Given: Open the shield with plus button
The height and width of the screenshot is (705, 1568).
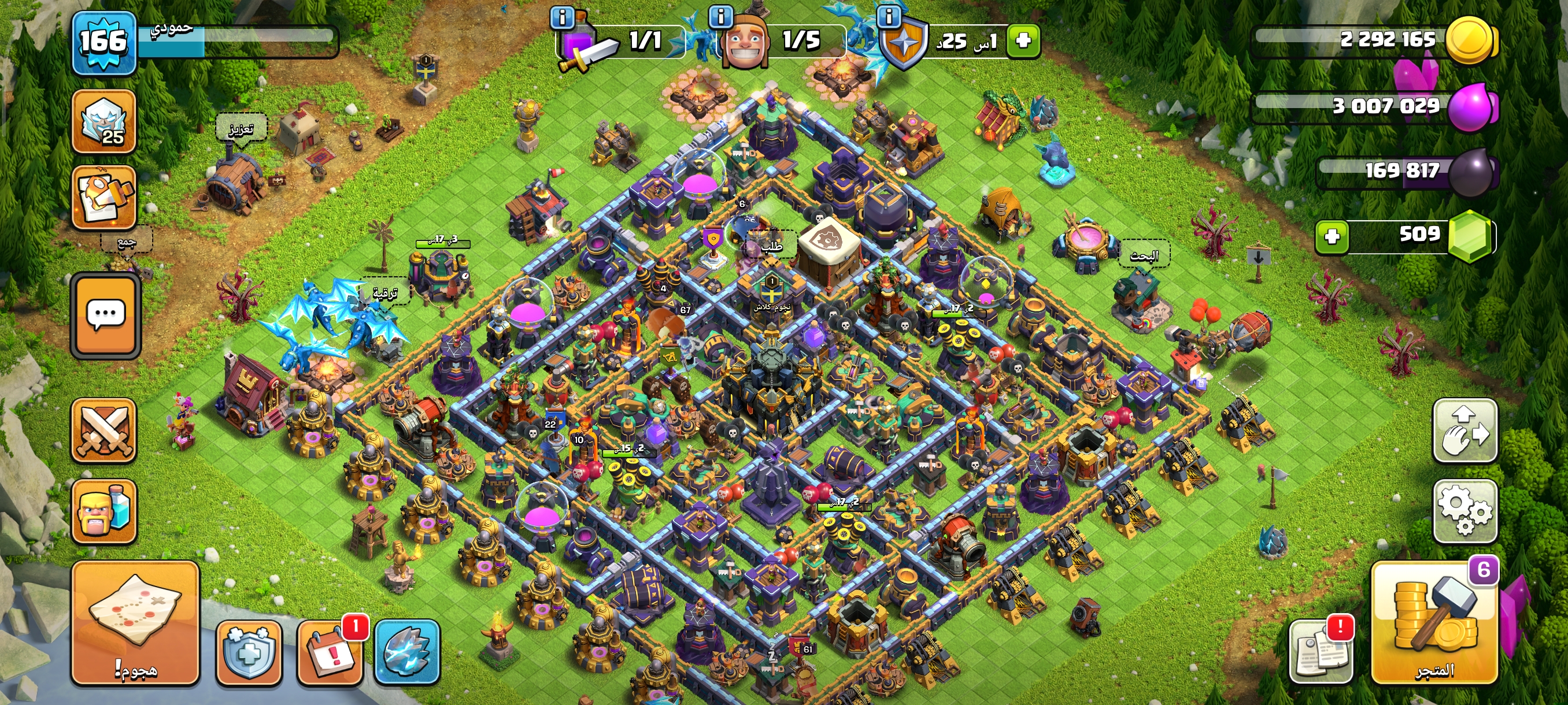Looking at the screenshot, I should [249, 652].
